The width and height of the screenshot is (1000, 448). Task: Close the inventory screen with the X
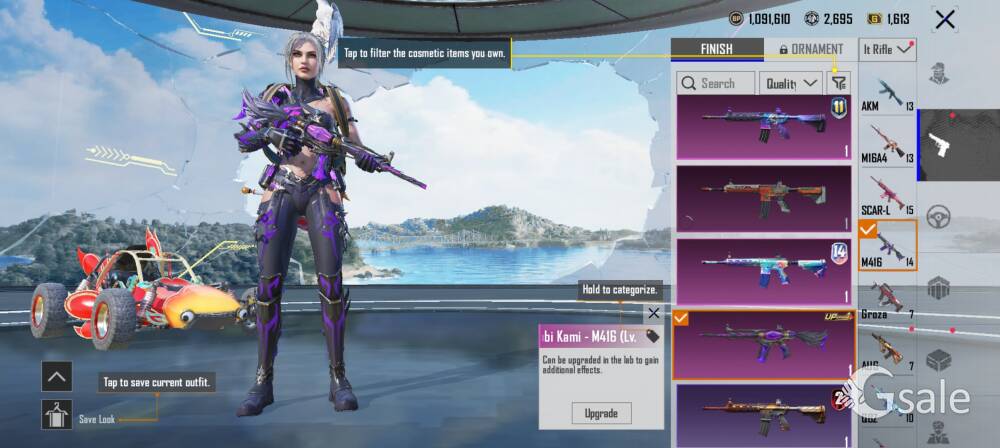click(944, 19)
